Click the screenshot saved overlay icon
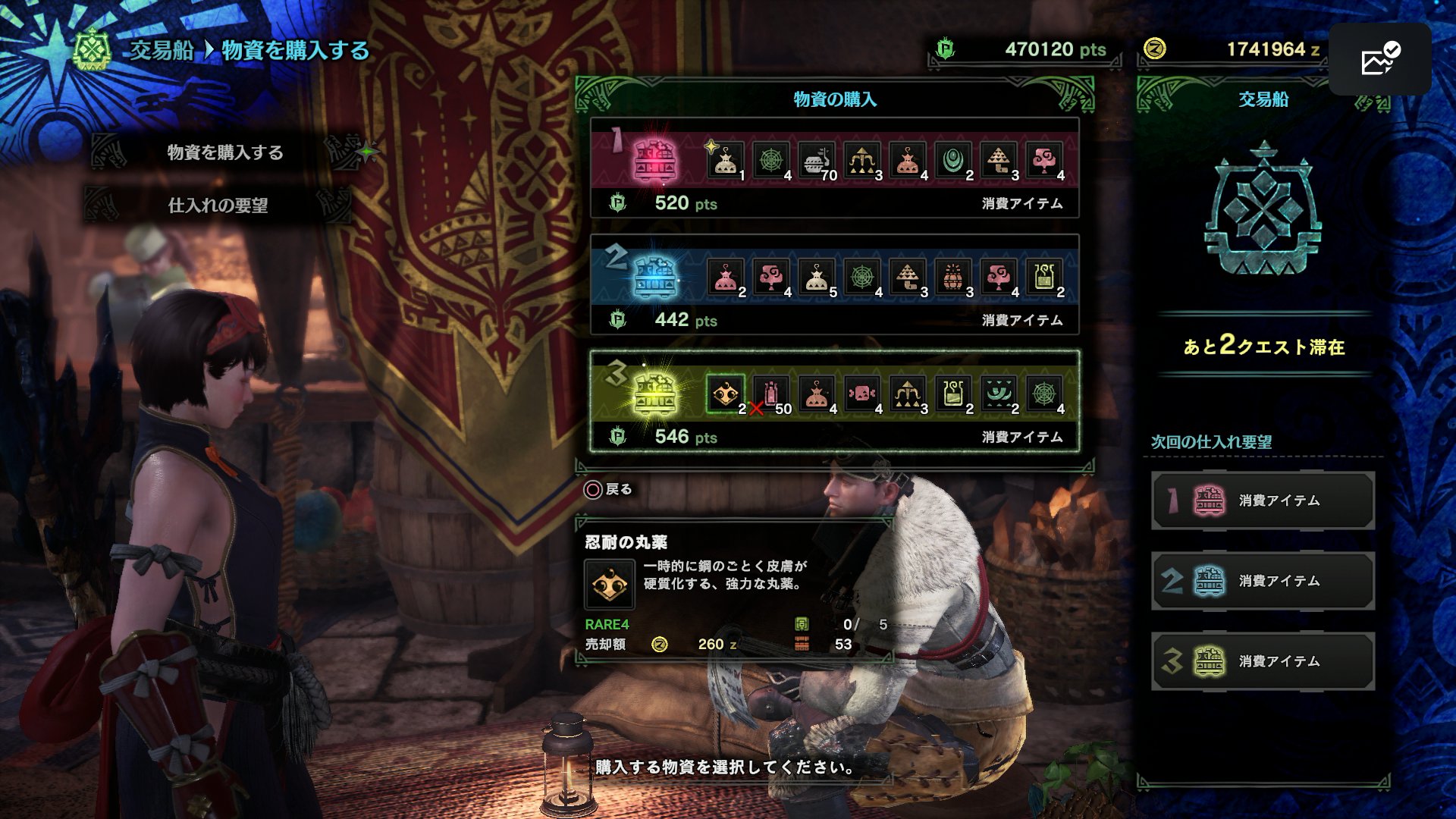The width and height of the screenshot is (1456, 819). click(x=1380, y=59)
